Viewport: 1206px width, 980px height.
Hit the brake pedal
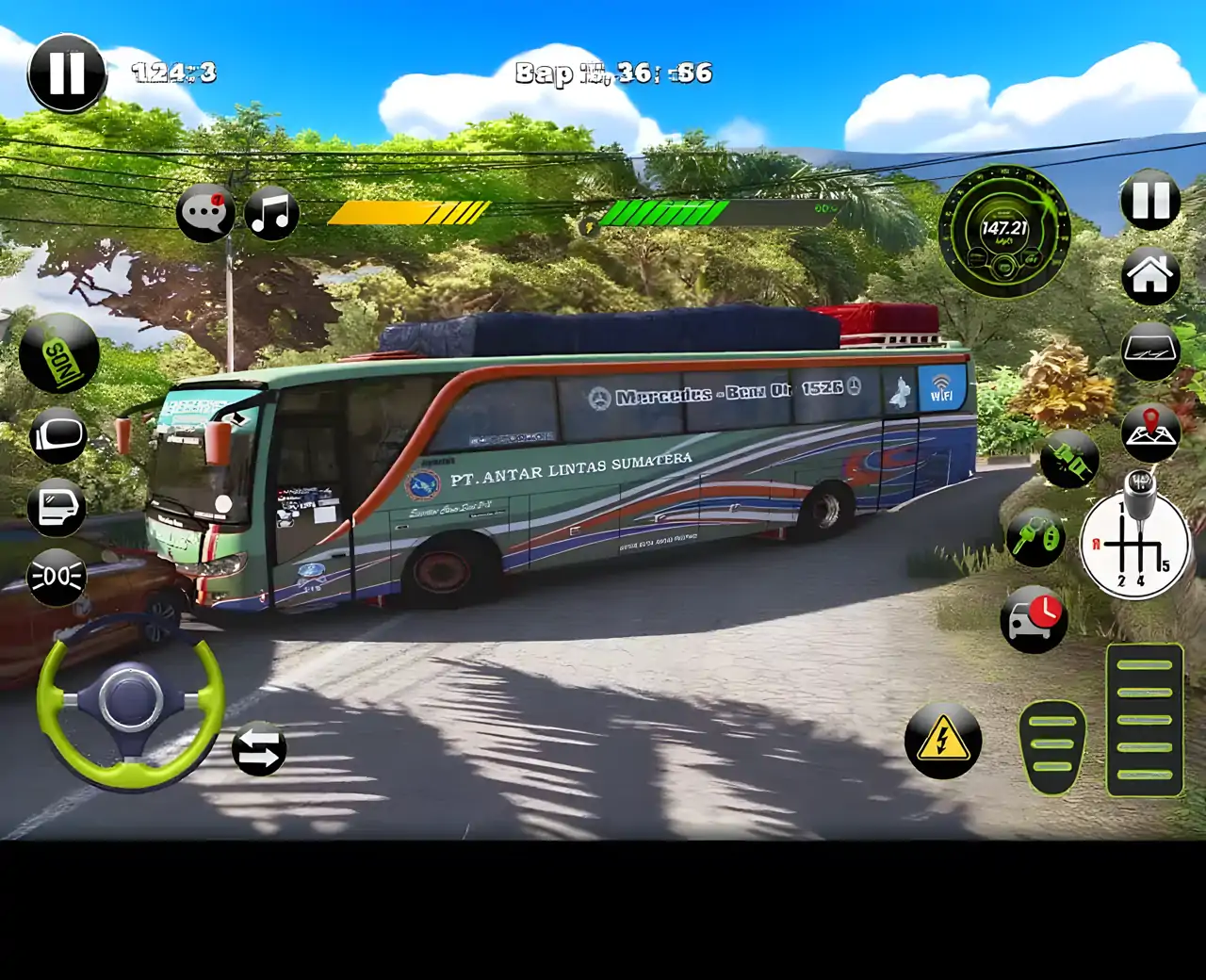1051,746
